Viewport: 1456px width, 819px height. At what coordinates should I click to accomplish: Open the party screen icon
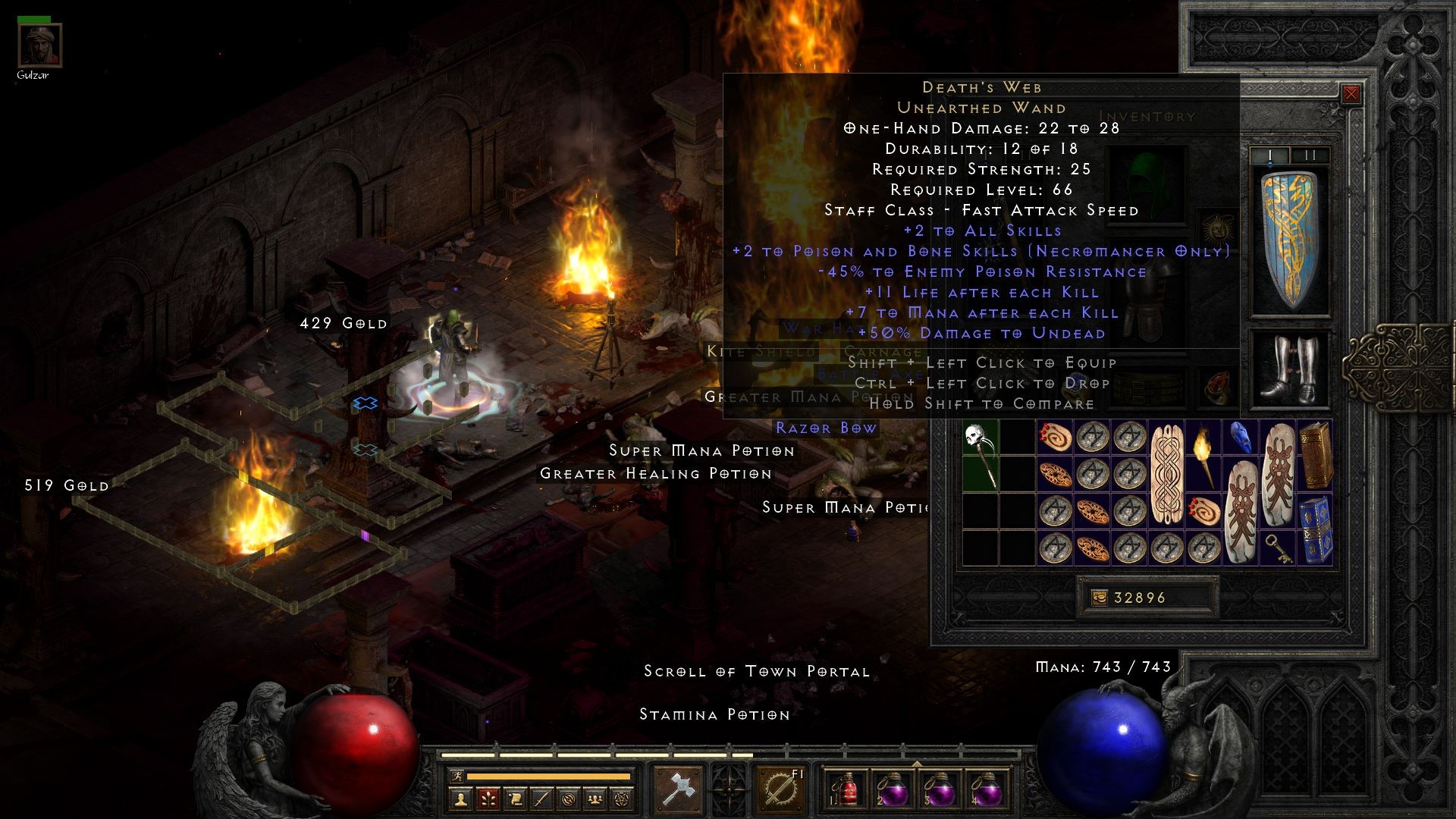[x=594, y=798]
